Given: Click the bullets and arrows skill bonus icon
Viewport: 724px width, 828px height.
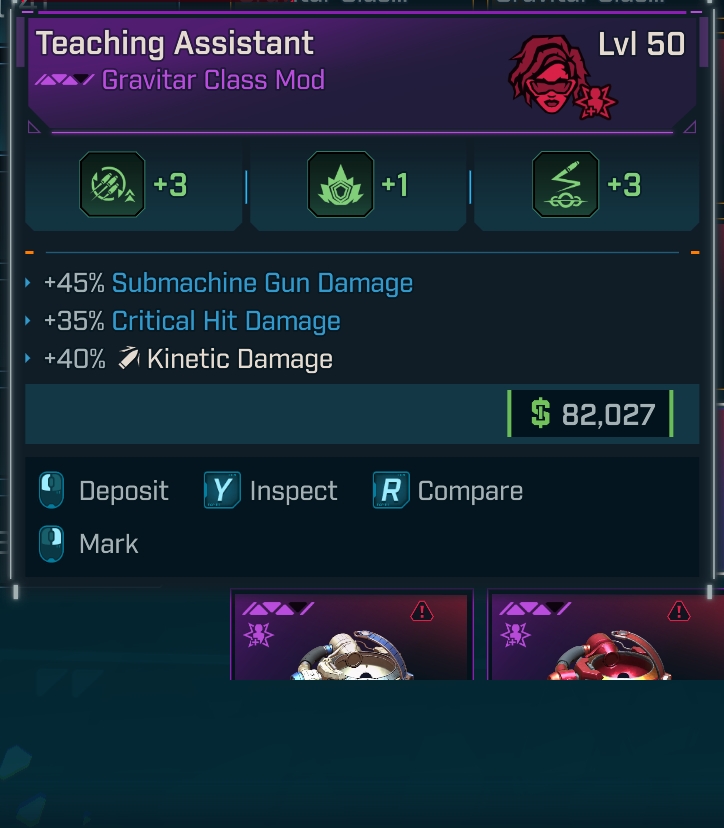Looking at the screenshot, I should (112, 185).
